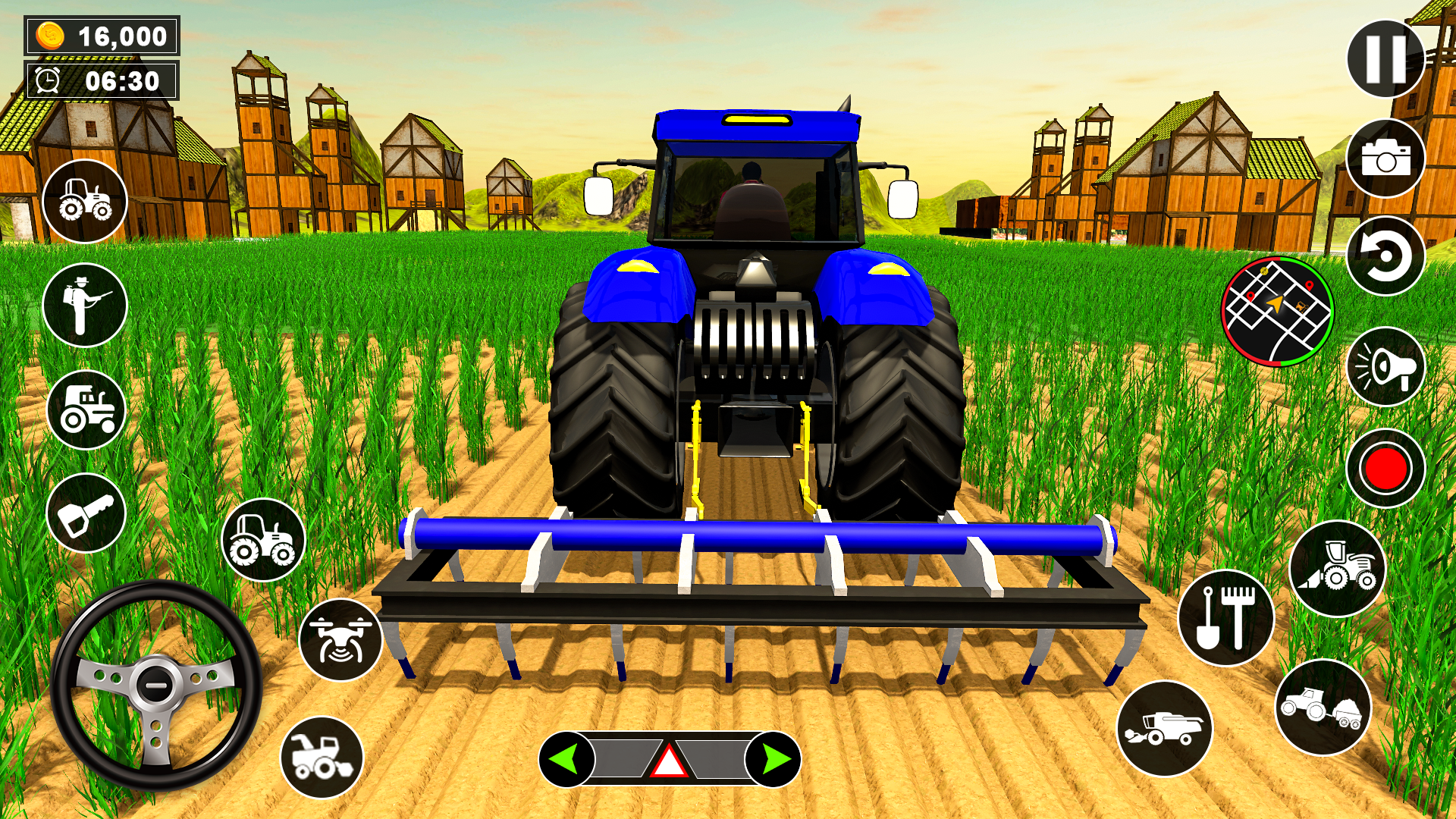Turn the steering wheel

point(155,686)
